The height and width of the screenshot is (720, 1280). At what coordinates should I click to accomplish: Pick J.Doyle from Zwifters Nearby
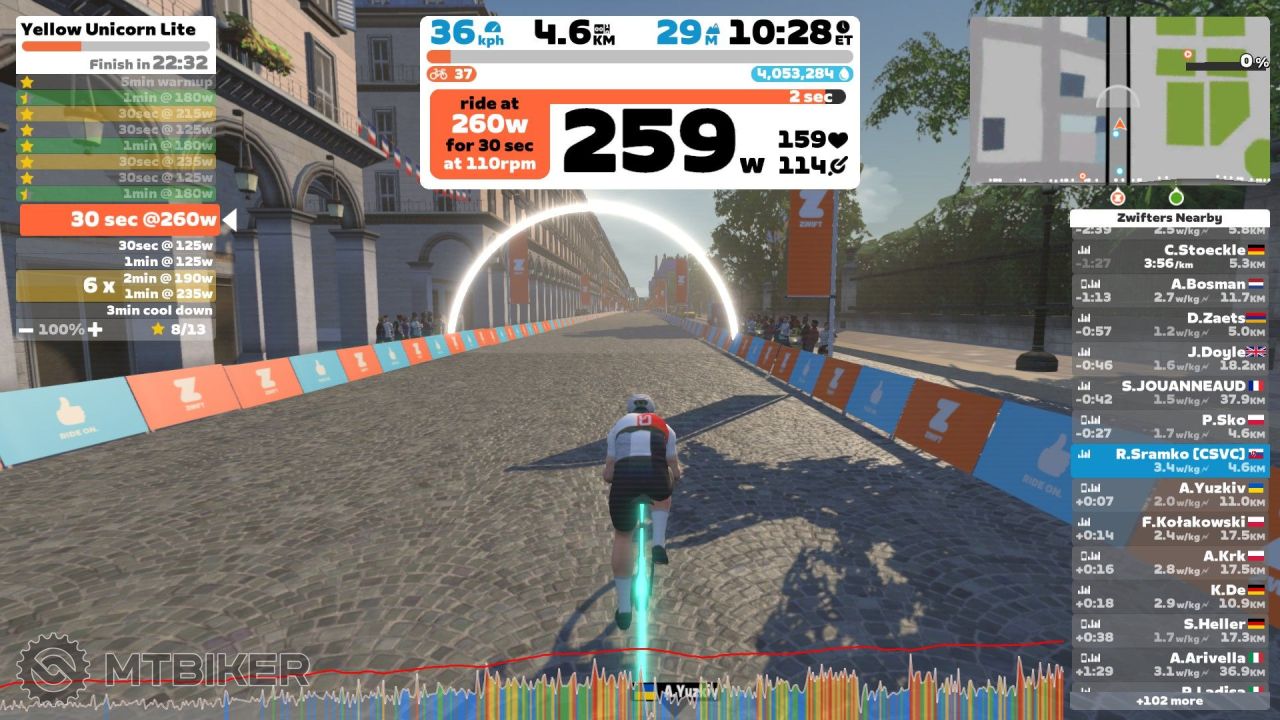[x=1169, y=359]
